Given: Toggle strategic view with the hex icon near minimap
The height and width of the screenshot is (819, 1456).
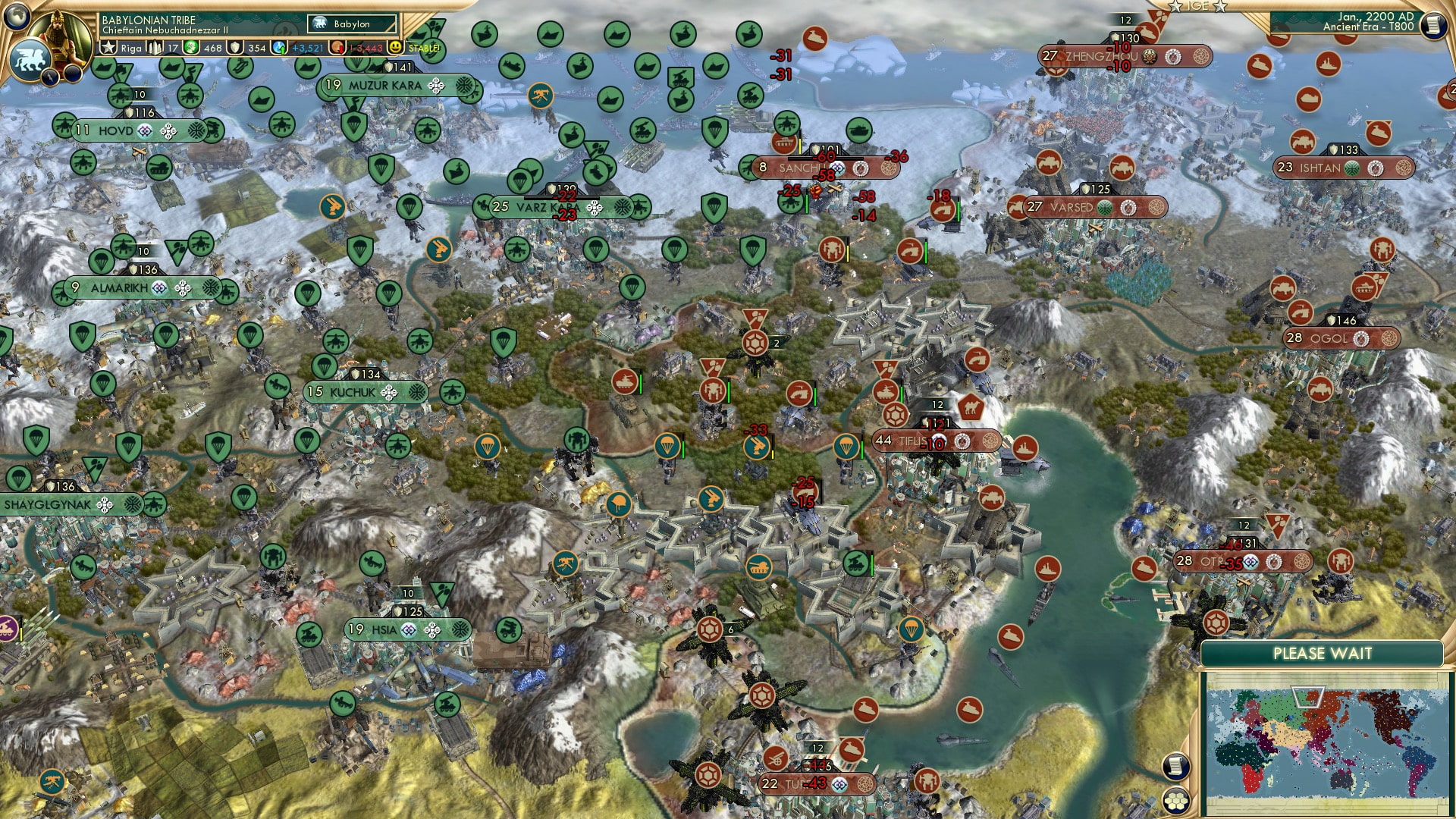Looking at the screenshot, I should [x=1176, y=802].
